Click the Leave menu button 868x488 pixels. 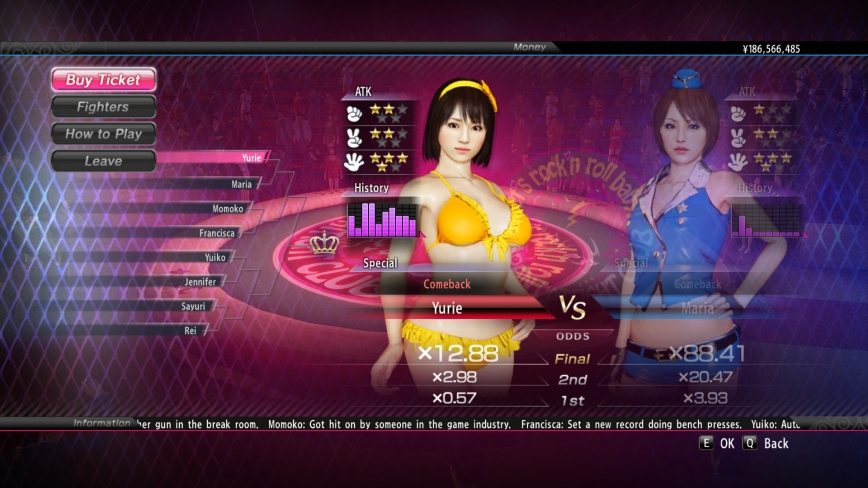coord(103,161)
